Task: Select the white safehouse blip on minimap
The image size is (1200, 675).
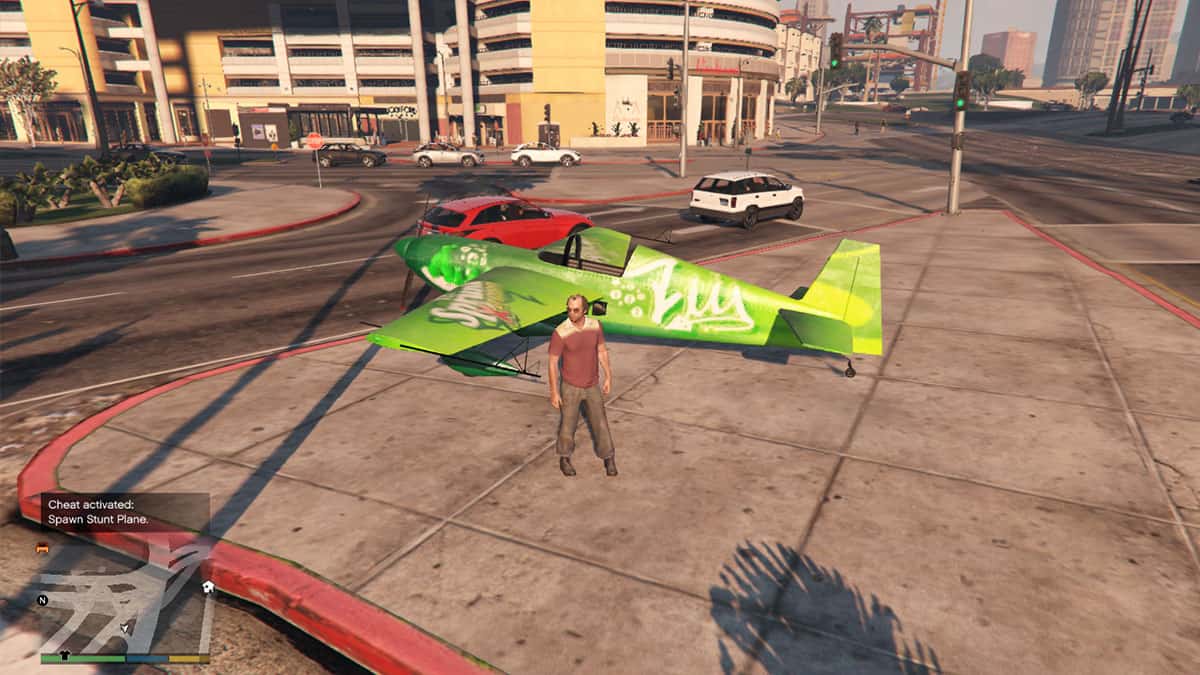Action: pyautogui.click(x=207, y=587)
